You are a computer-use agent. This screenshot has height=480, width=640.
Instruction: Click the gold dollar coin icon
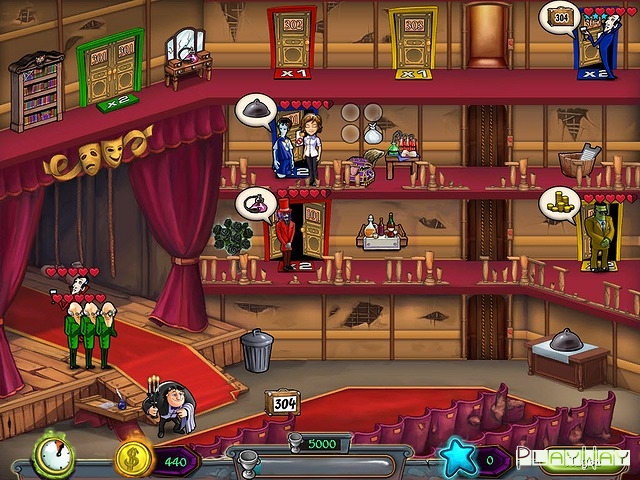133,459
